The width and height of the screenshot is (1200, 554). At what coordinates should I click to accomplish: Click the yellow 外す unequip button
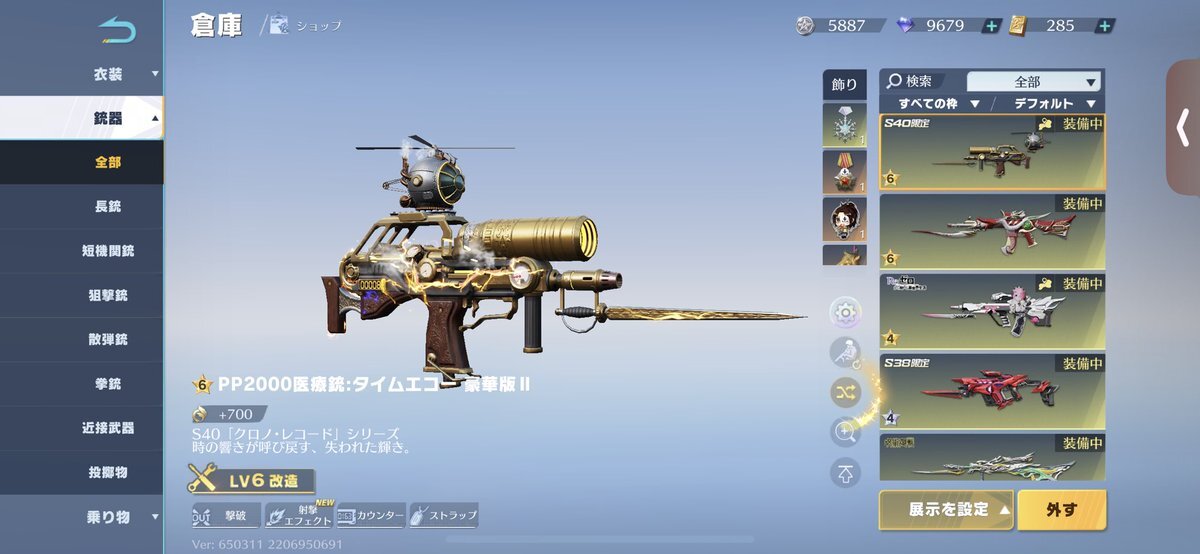1061,510
